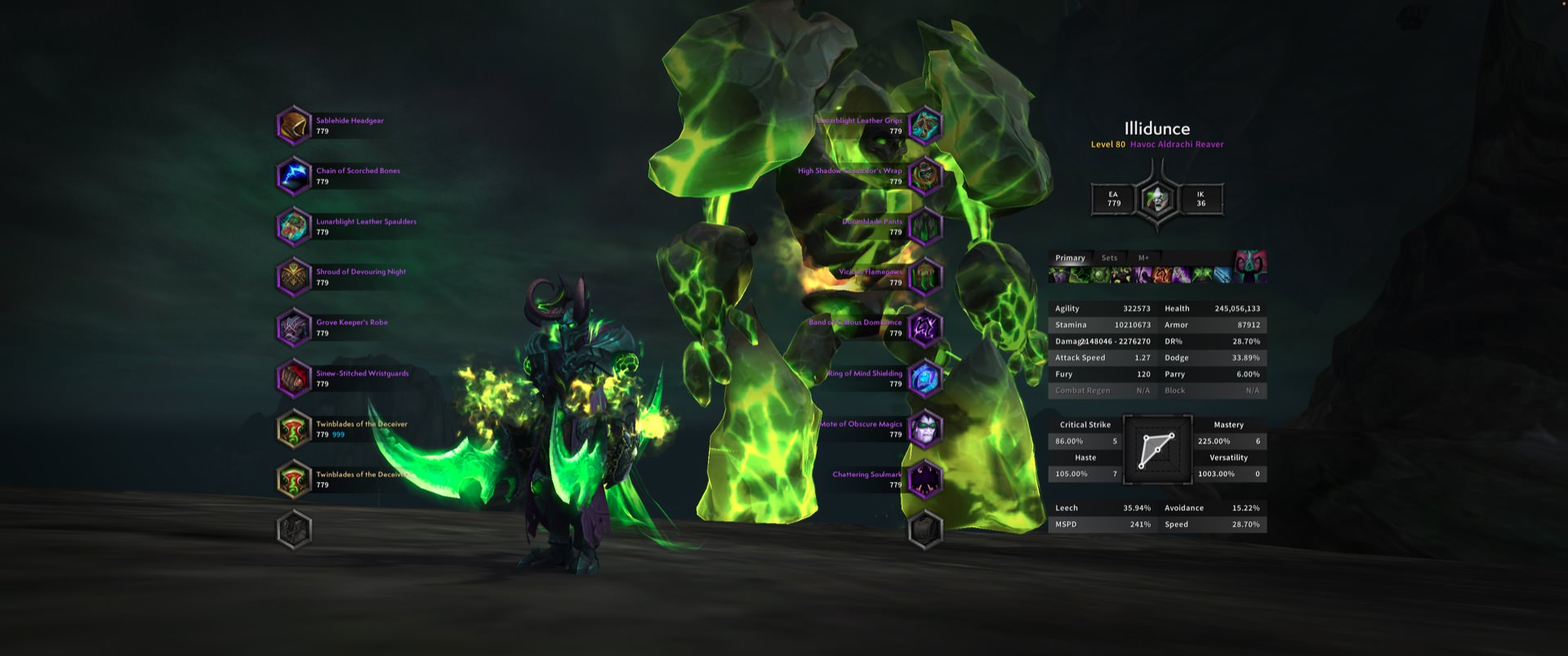Click the Ring of Mind Shielding slot

coord(925,379)
